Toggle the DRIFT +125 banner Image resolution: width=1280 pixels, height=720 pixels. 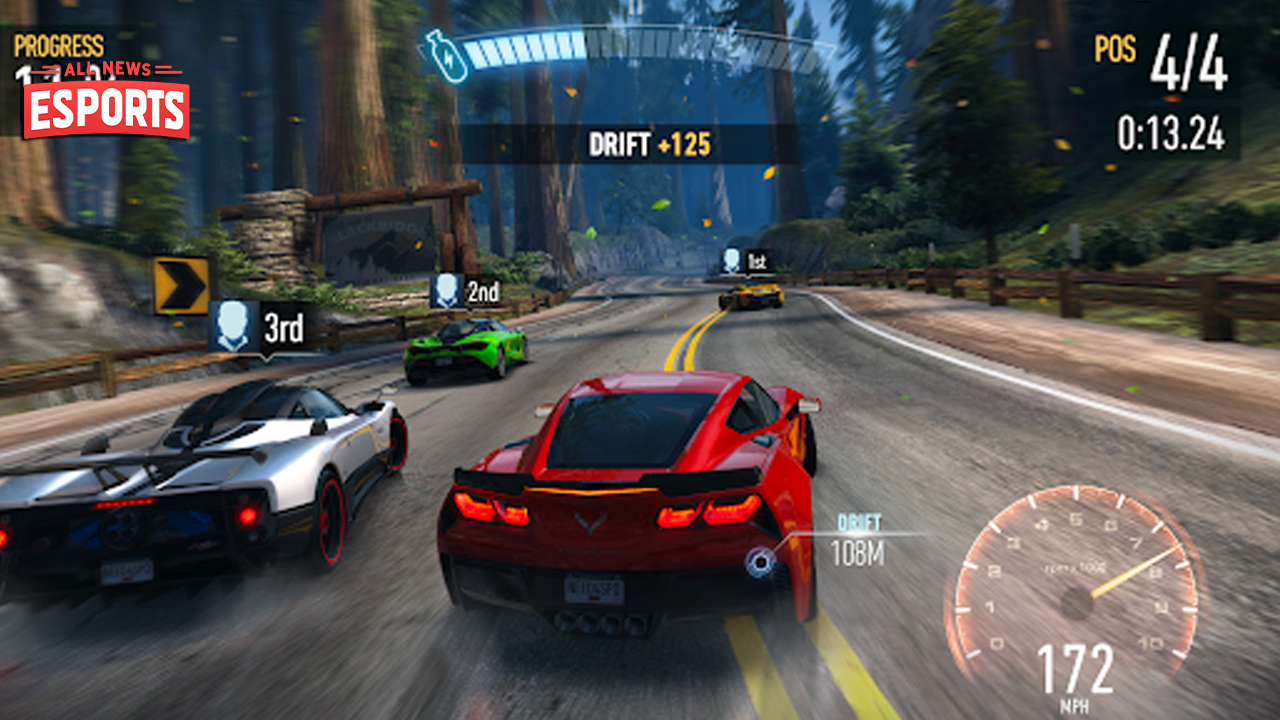[x=649, y=143]
